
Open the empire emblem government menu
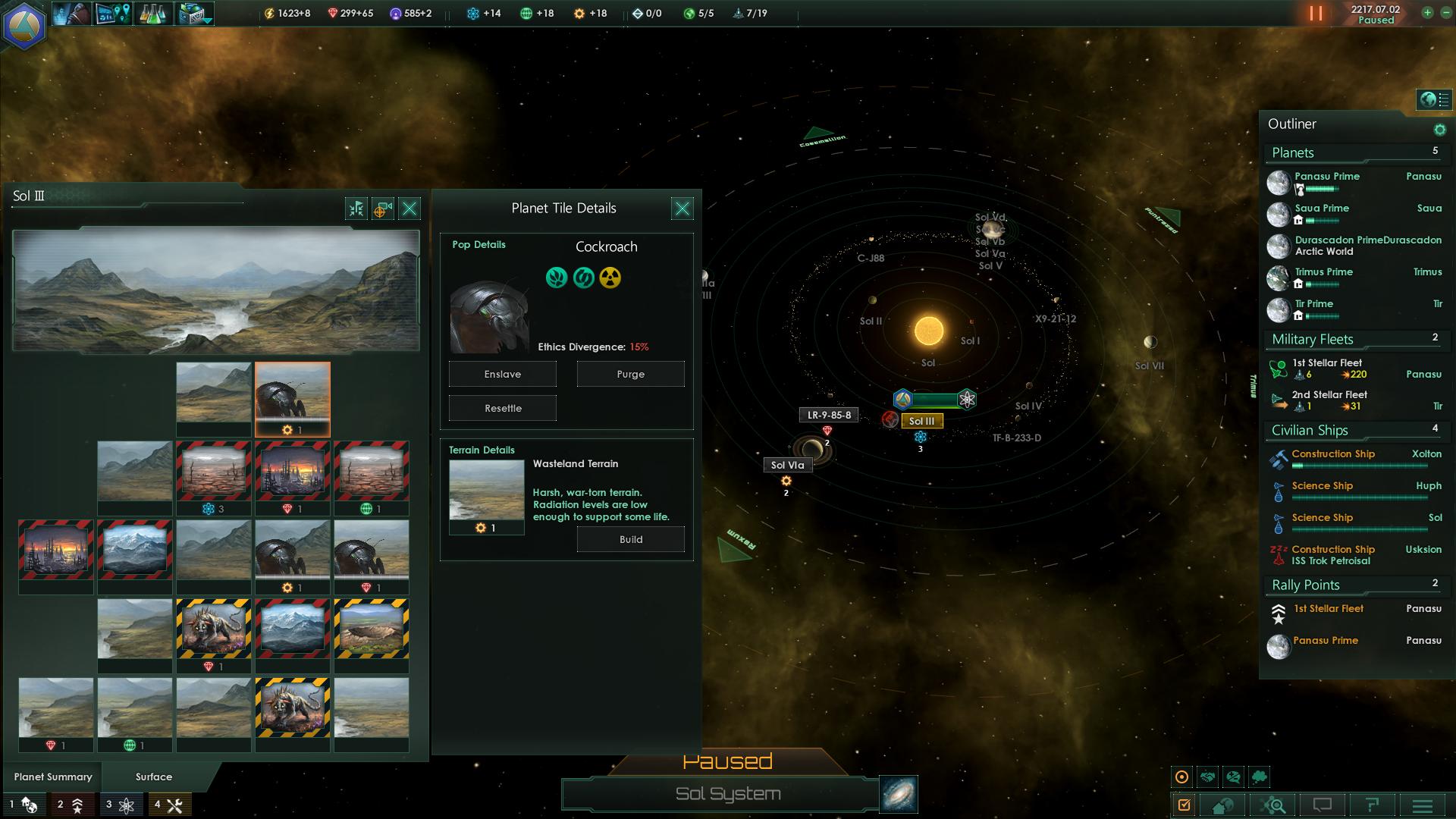point(24,24)
